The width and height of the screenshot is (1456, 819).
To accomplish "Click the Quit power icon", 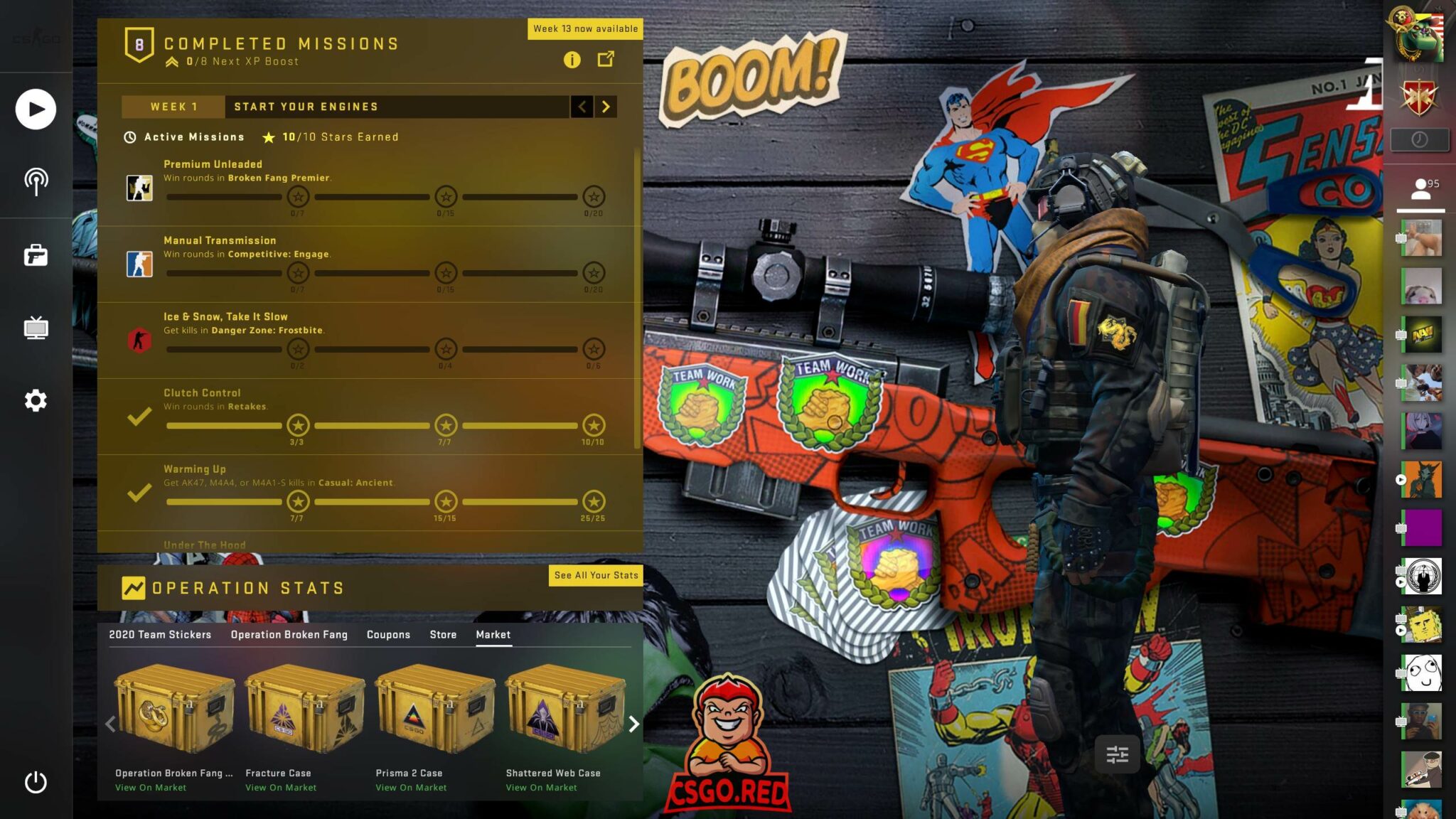I will coord(35,783).
